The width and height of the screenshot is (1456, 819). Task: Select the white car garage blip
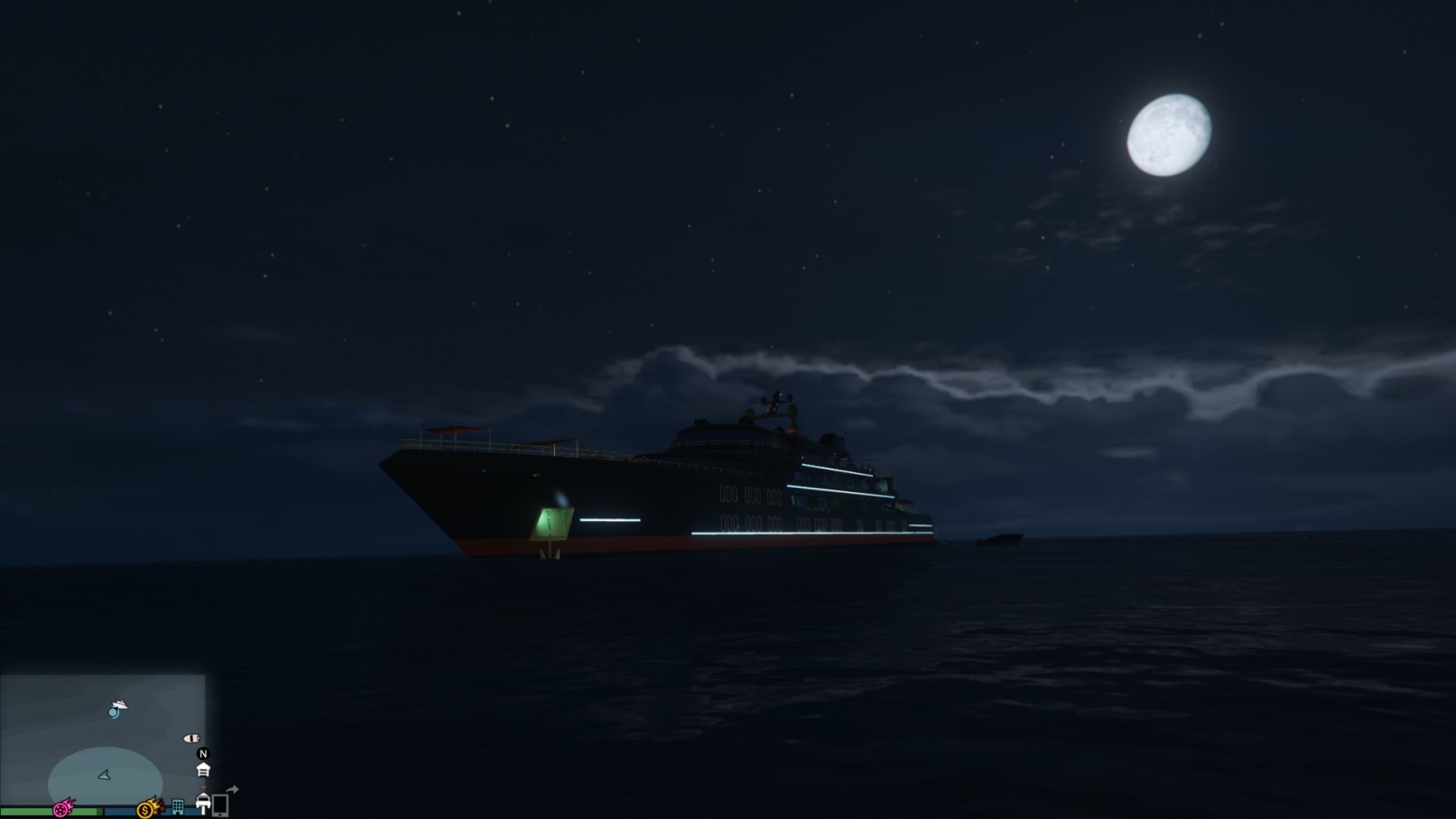click(x=203, y=803)
